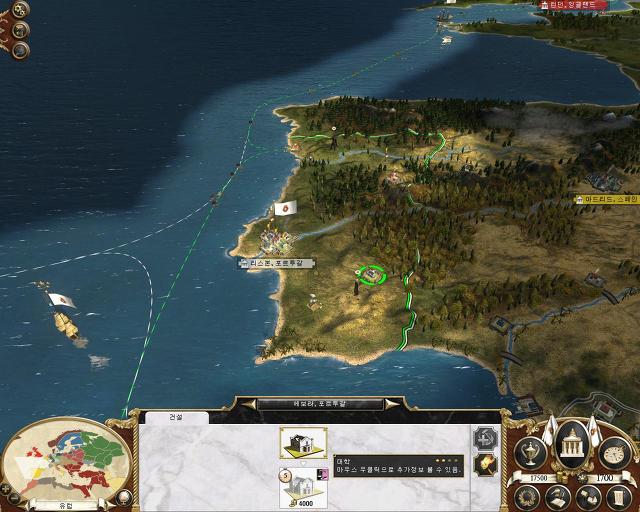End turn with the pocket watch button

pyautogui.click(x=617, y=453)
